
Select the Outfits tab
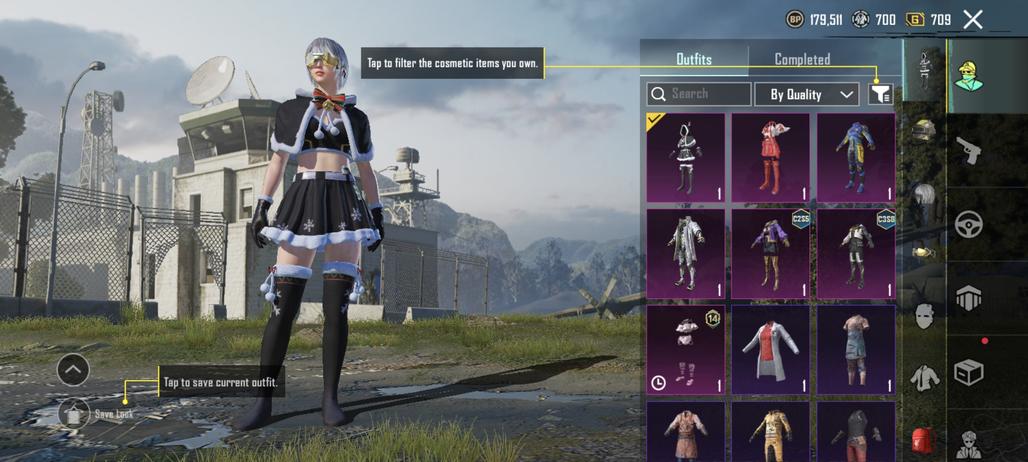click(694, 59)
